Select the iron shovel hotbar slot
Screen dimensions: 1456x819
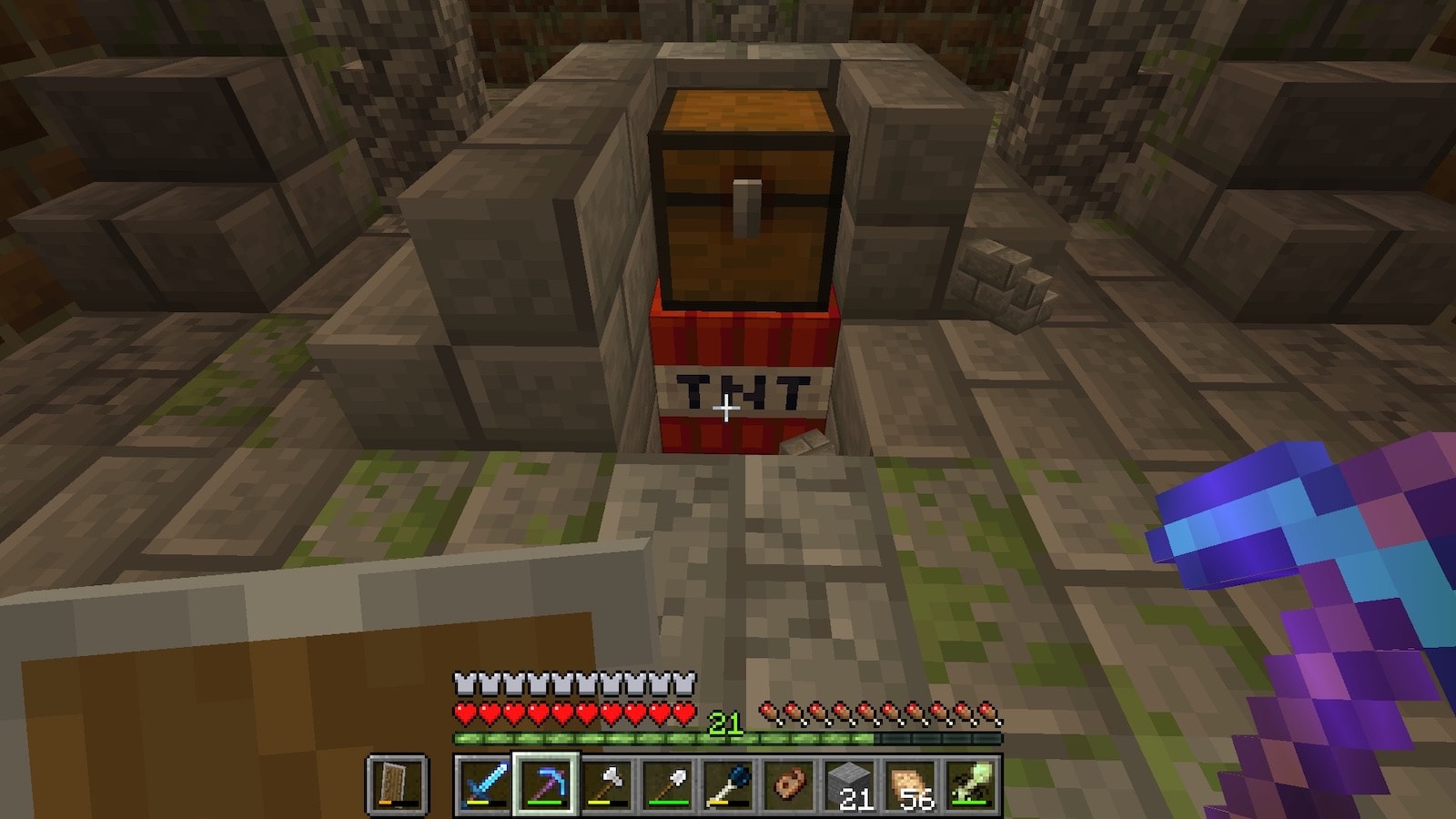click(x=667, y=784)
